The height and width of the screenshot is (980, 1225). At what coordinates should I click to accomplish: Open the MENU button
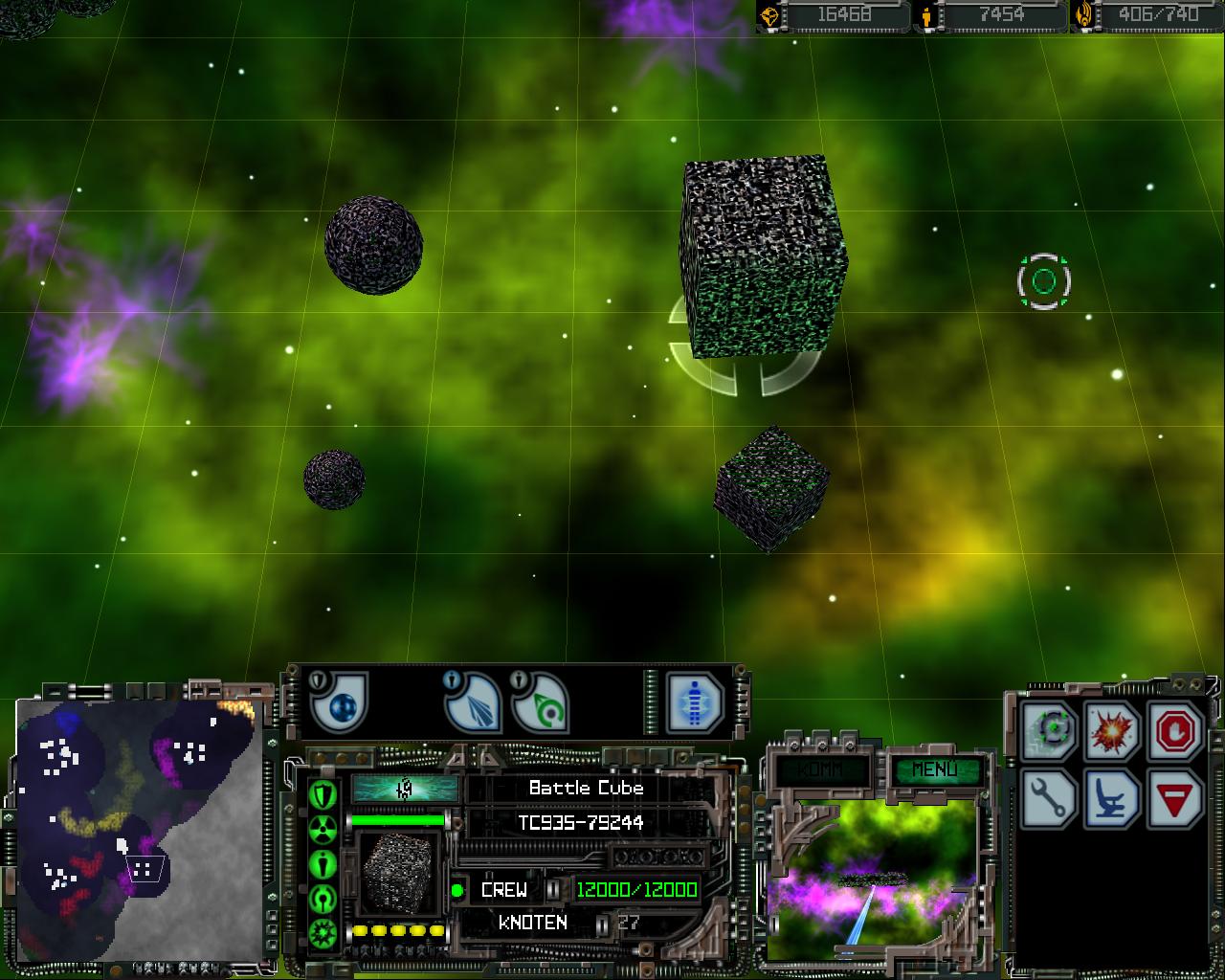coord(933,768)
